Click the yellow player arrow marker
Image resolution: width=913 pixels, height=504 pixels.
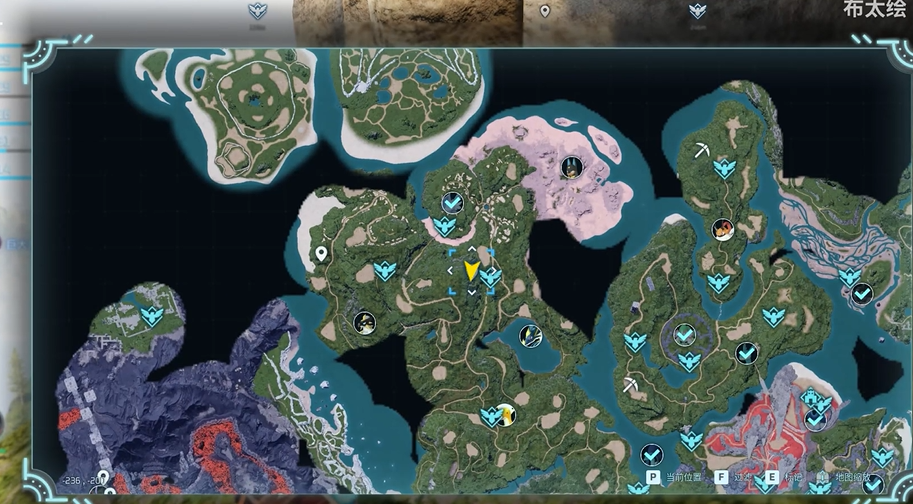[x=471, y=270]
